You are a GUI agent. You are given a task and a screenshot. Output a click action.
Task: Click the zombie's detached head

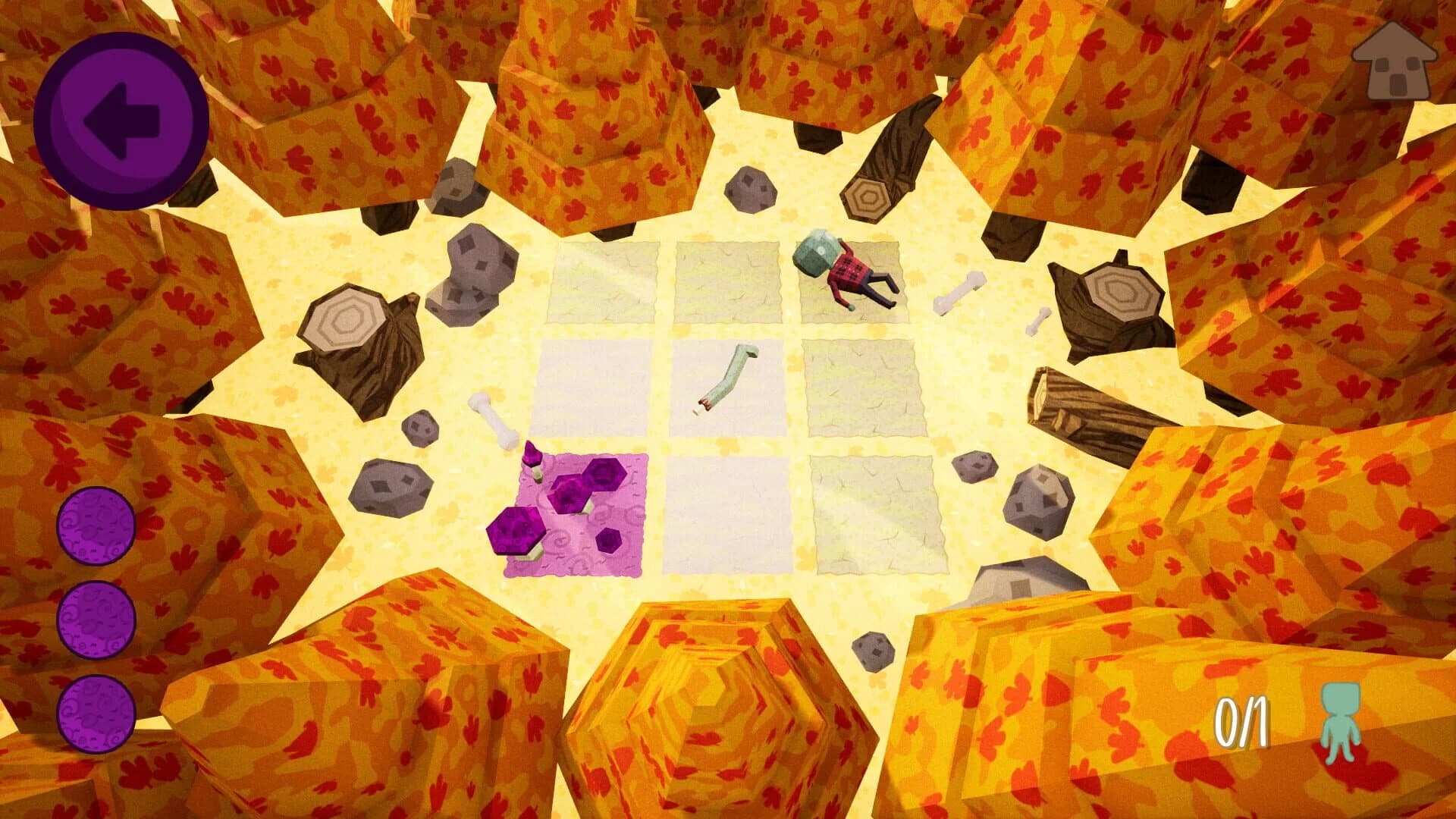coord(817,250)
